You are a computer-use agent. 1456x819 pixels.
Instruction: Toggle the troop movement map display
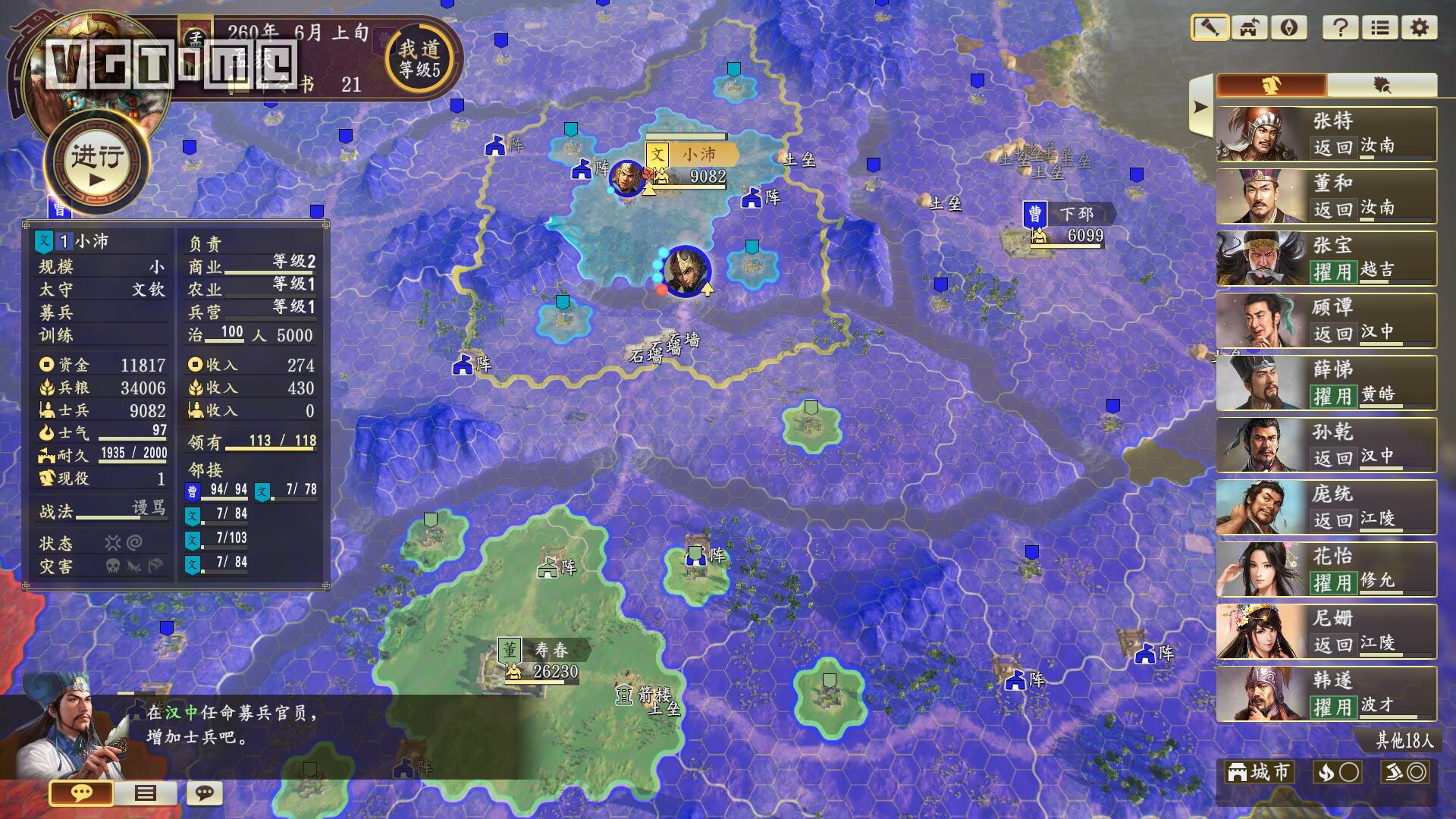[1407, 771]
